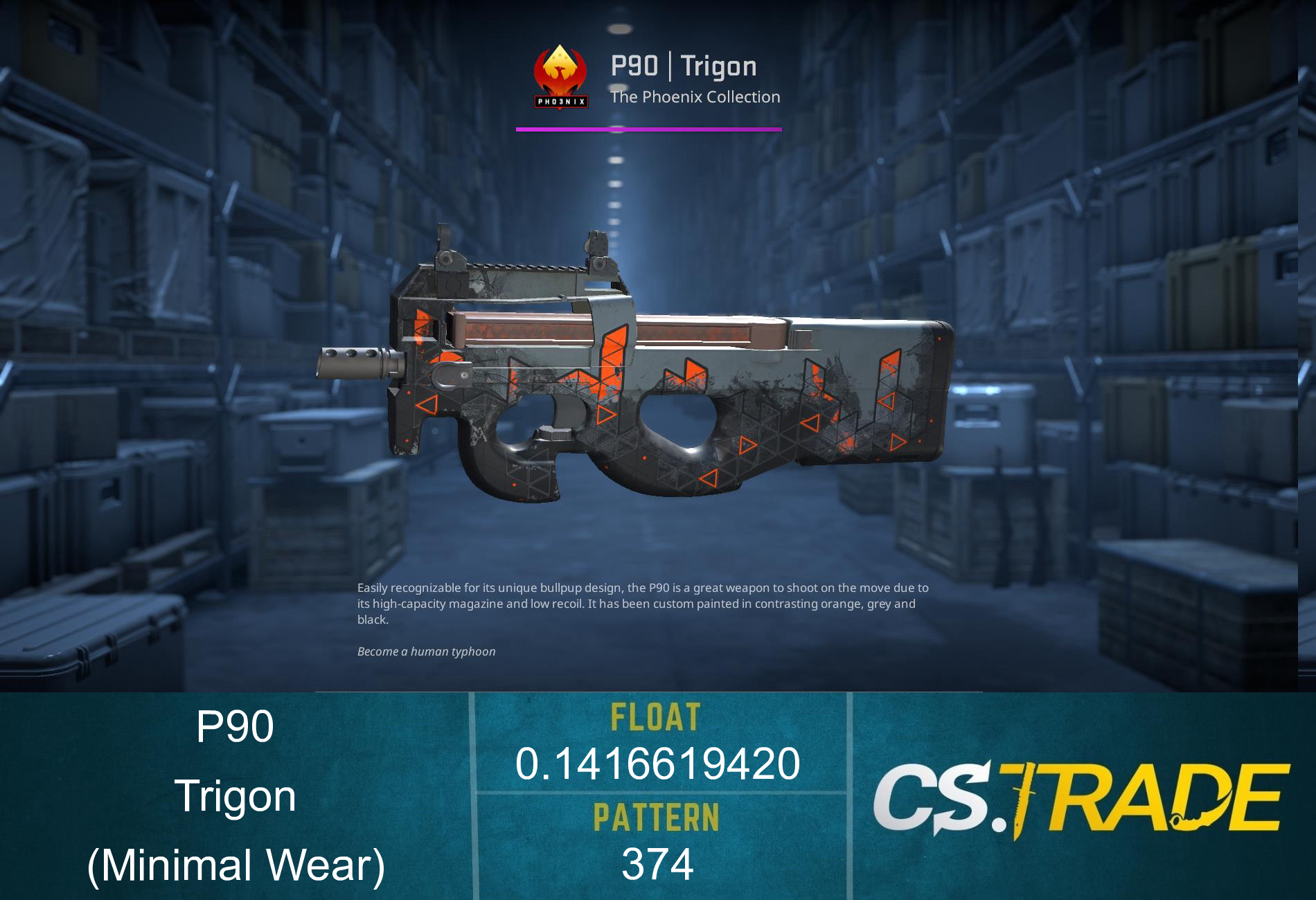This screenshot has height=900, width=1316.
Task: Select the PHO3NIX badge label
Action: (x=560, y=102)
